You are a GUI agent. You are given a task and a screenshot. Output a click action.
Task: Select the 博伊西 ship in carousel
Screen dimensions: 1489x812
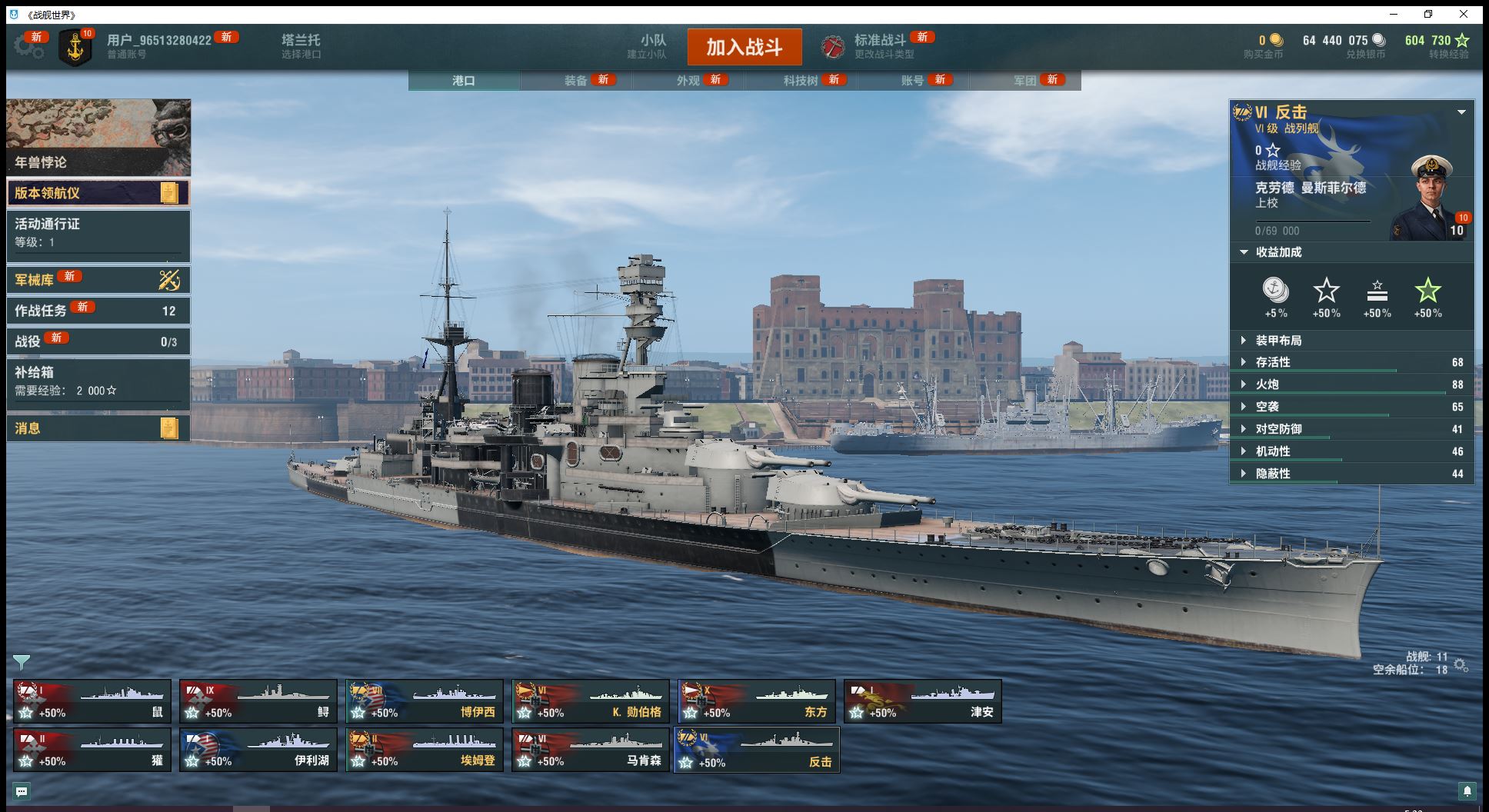point(425,701)
